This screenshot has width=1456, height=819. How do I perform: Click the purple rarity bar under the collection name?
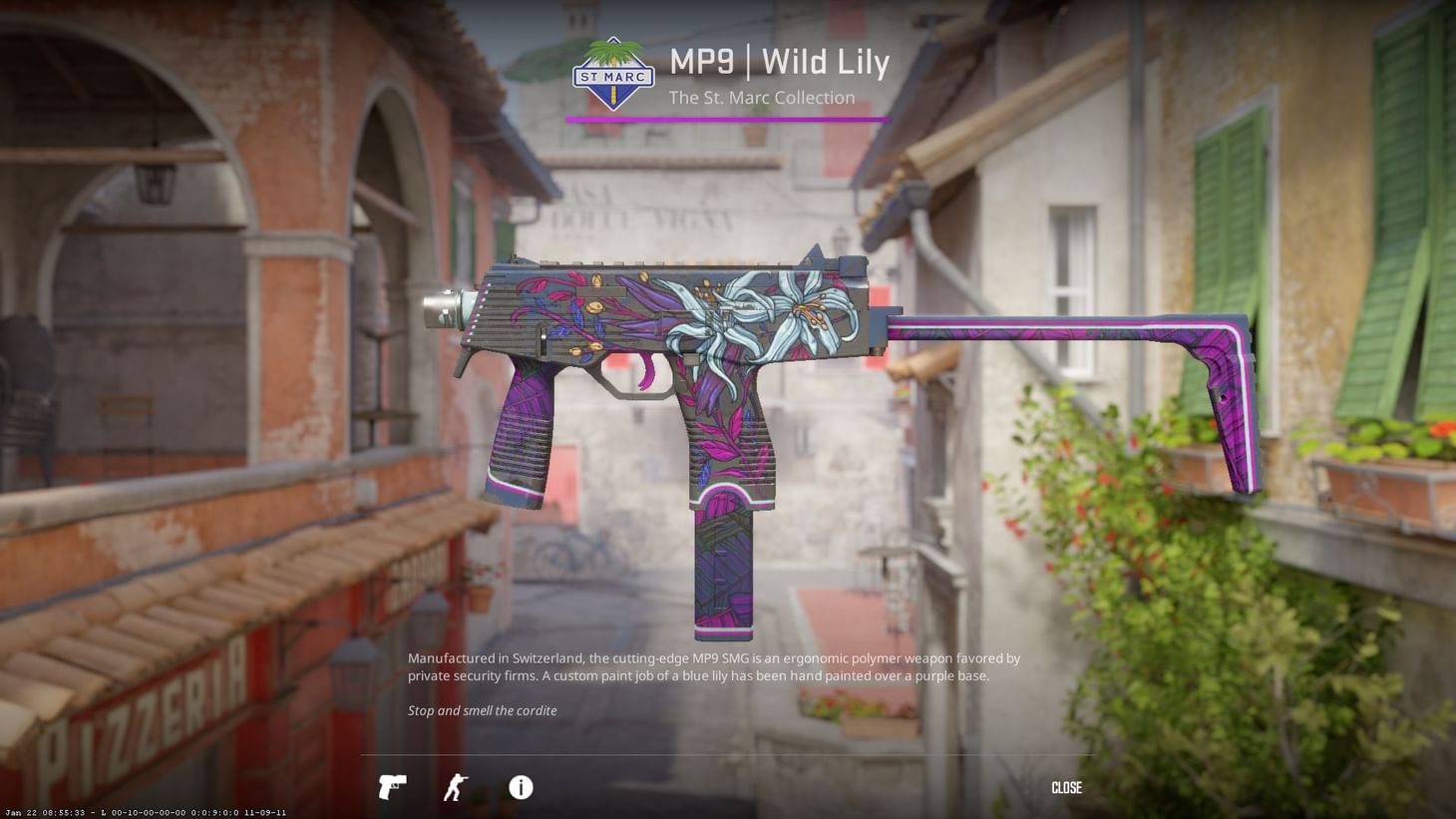click(x=727, y=118)
